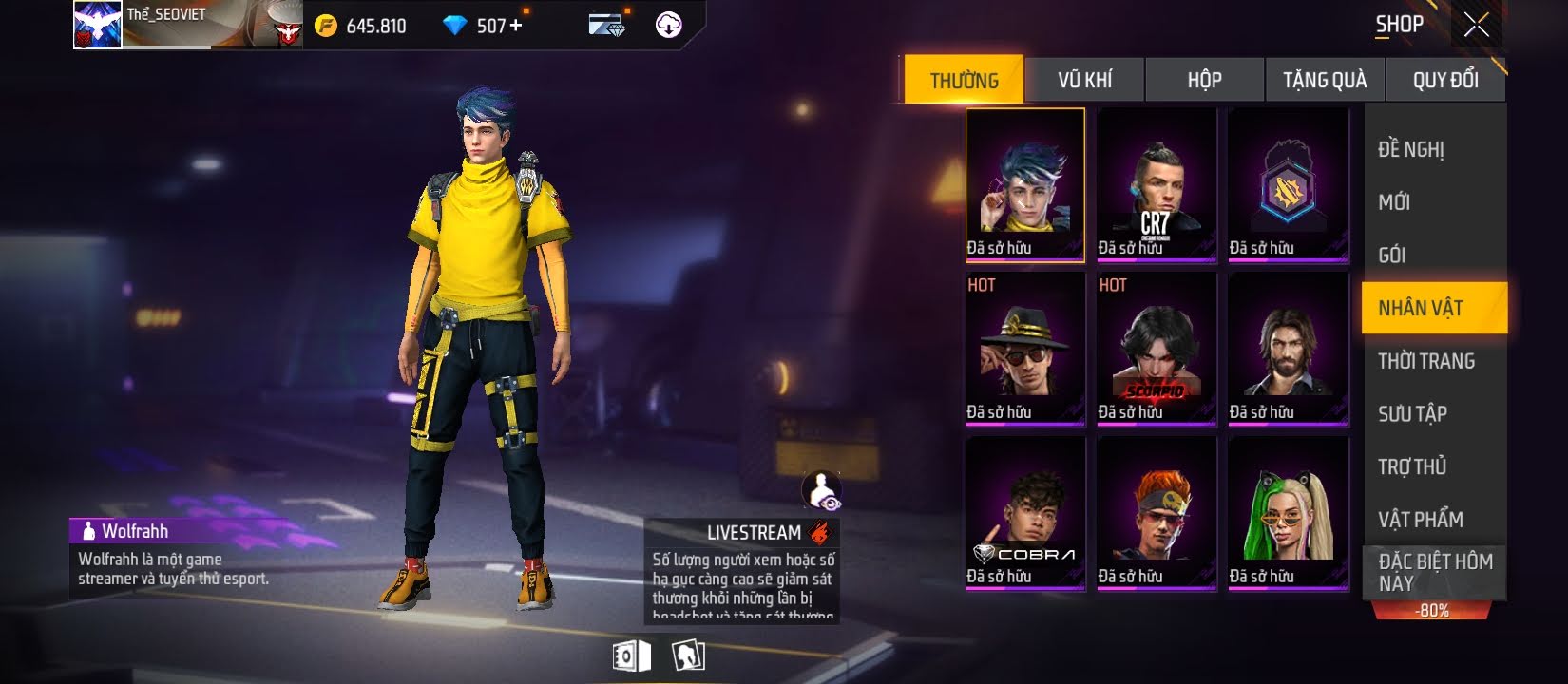Click the Wolfrahh character name banner
The image size is (1568, 684).
(135, 531)
